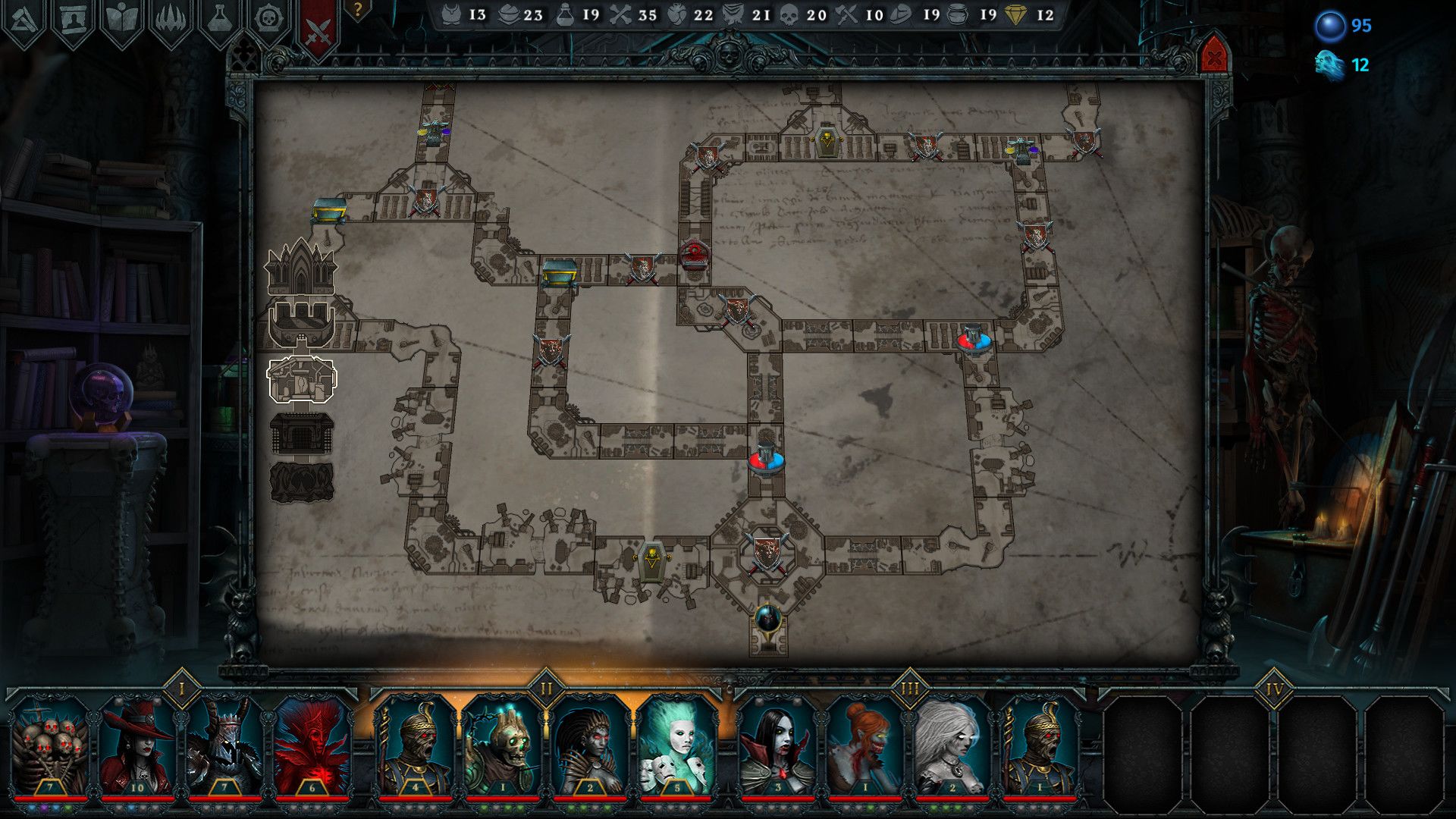Select the red skull boss map node
The width and height of the screenshot is (1456, 819).
pos(695,254)
